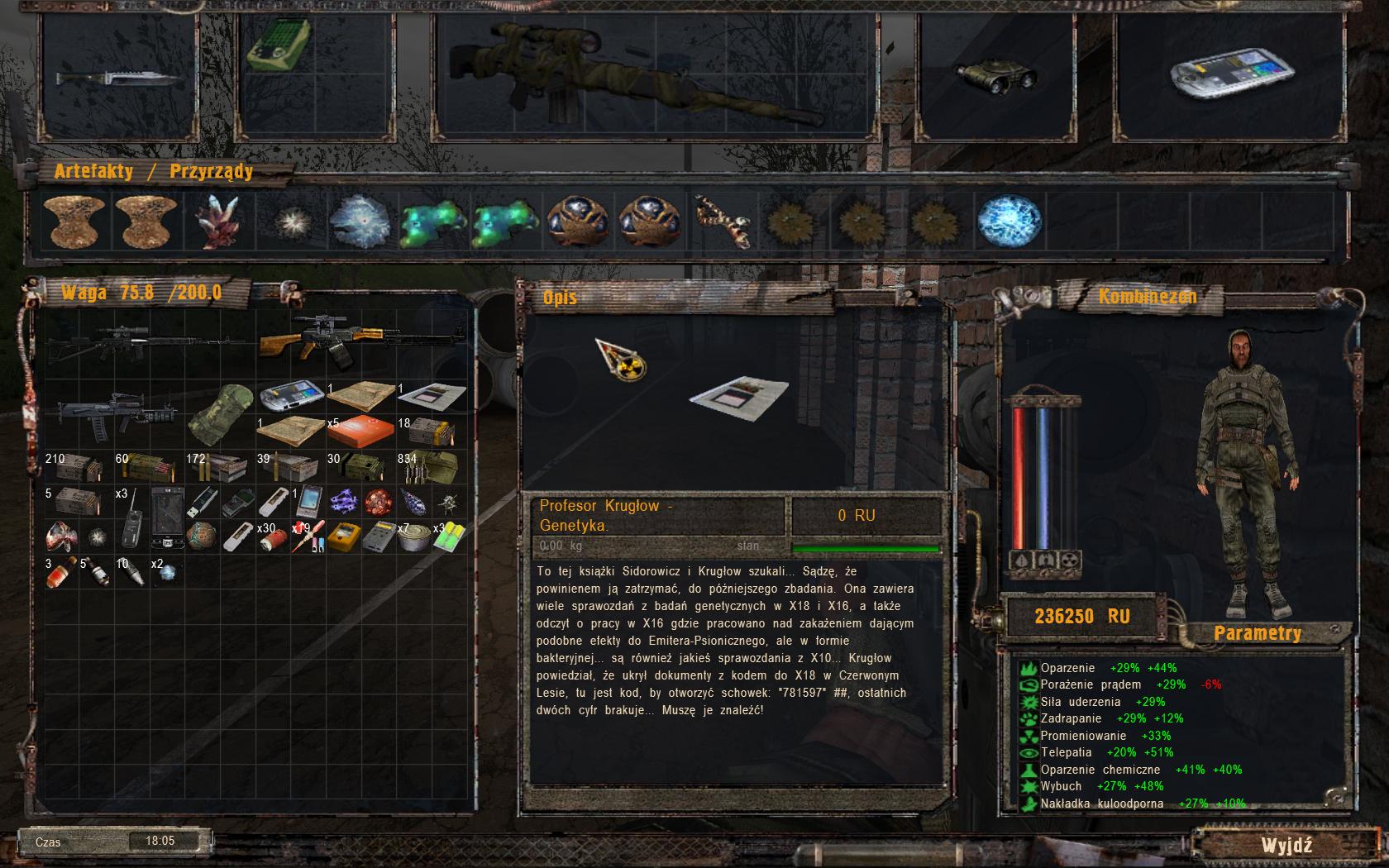Choose the orange medkit stack x5
The width and height of the screenshot is (1389, 868).
click(x=360, y=432)
